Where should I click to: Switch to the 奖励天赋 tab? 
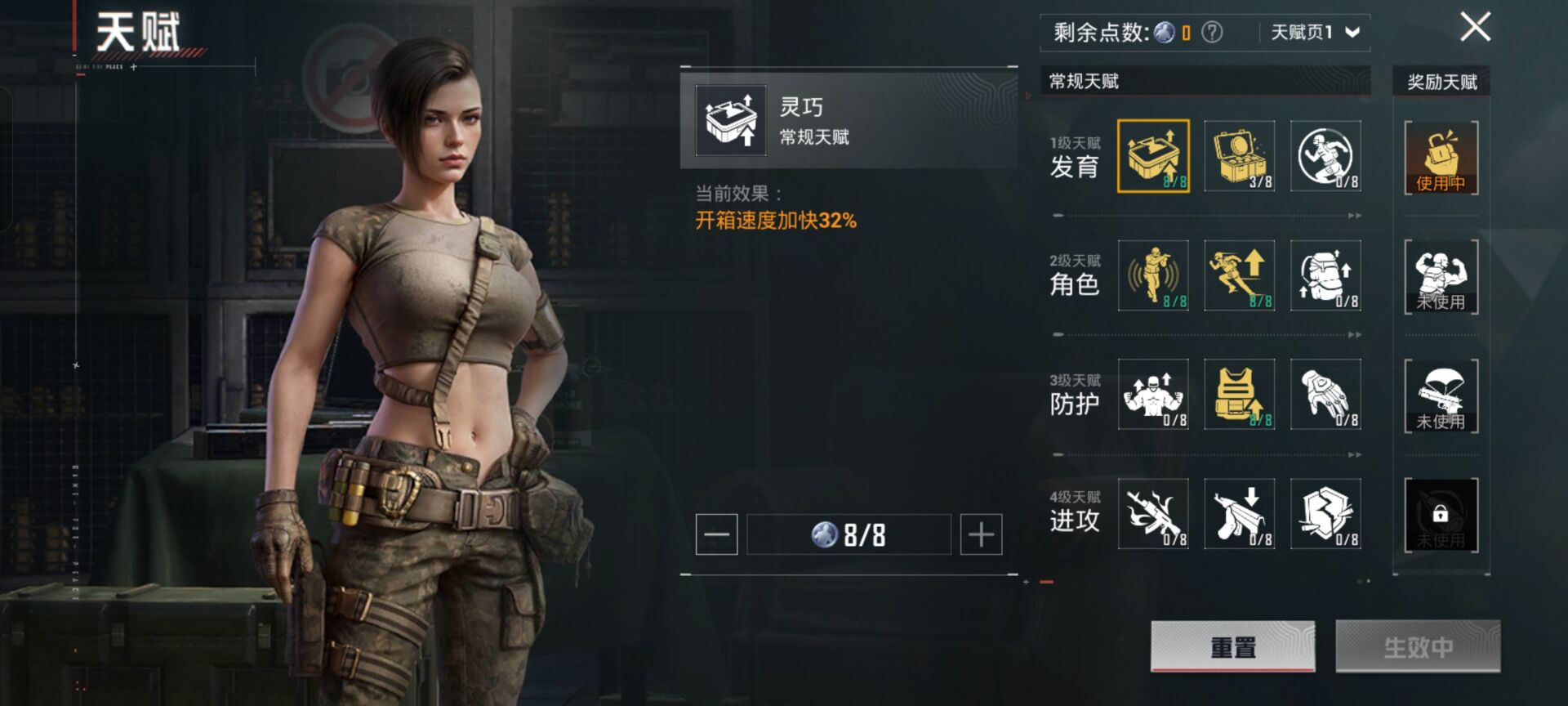point(1441,81)
